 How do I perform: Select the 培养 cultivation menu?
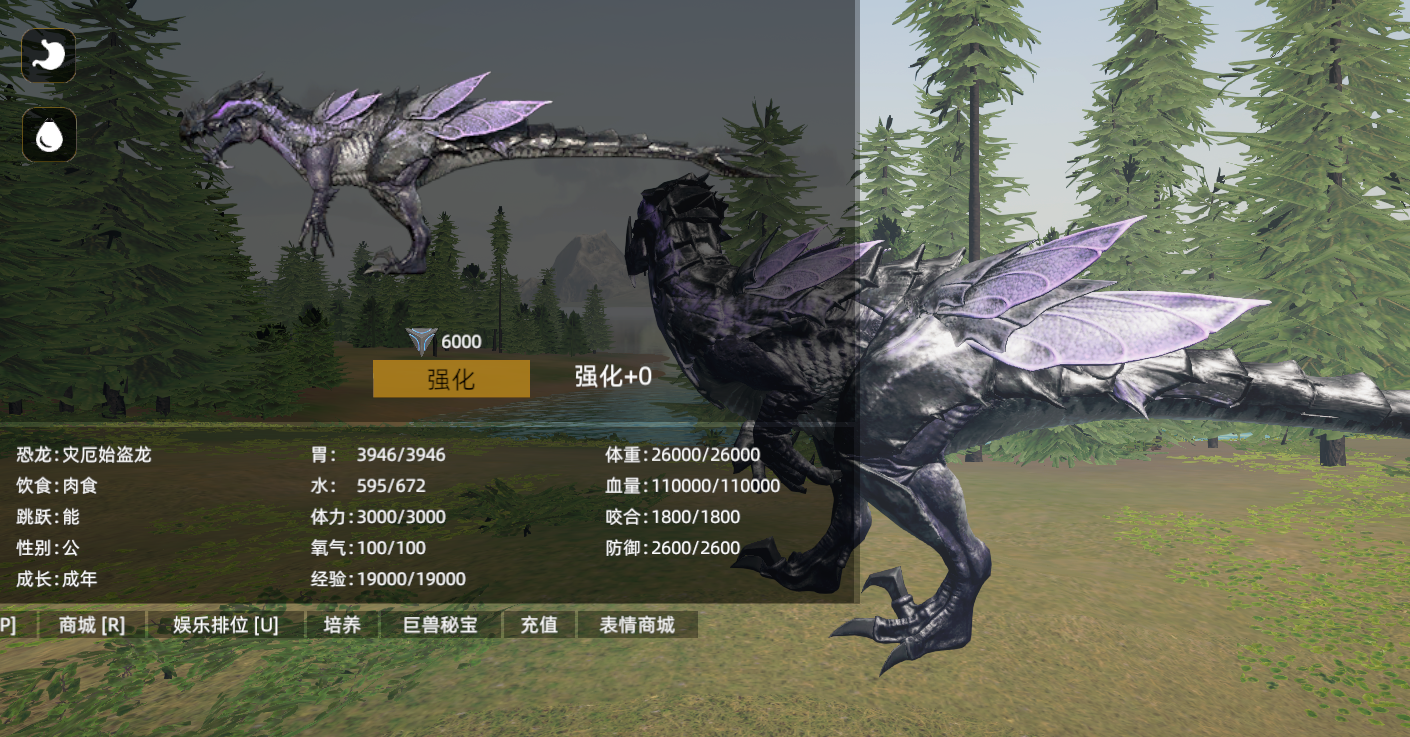pos(342,625)
